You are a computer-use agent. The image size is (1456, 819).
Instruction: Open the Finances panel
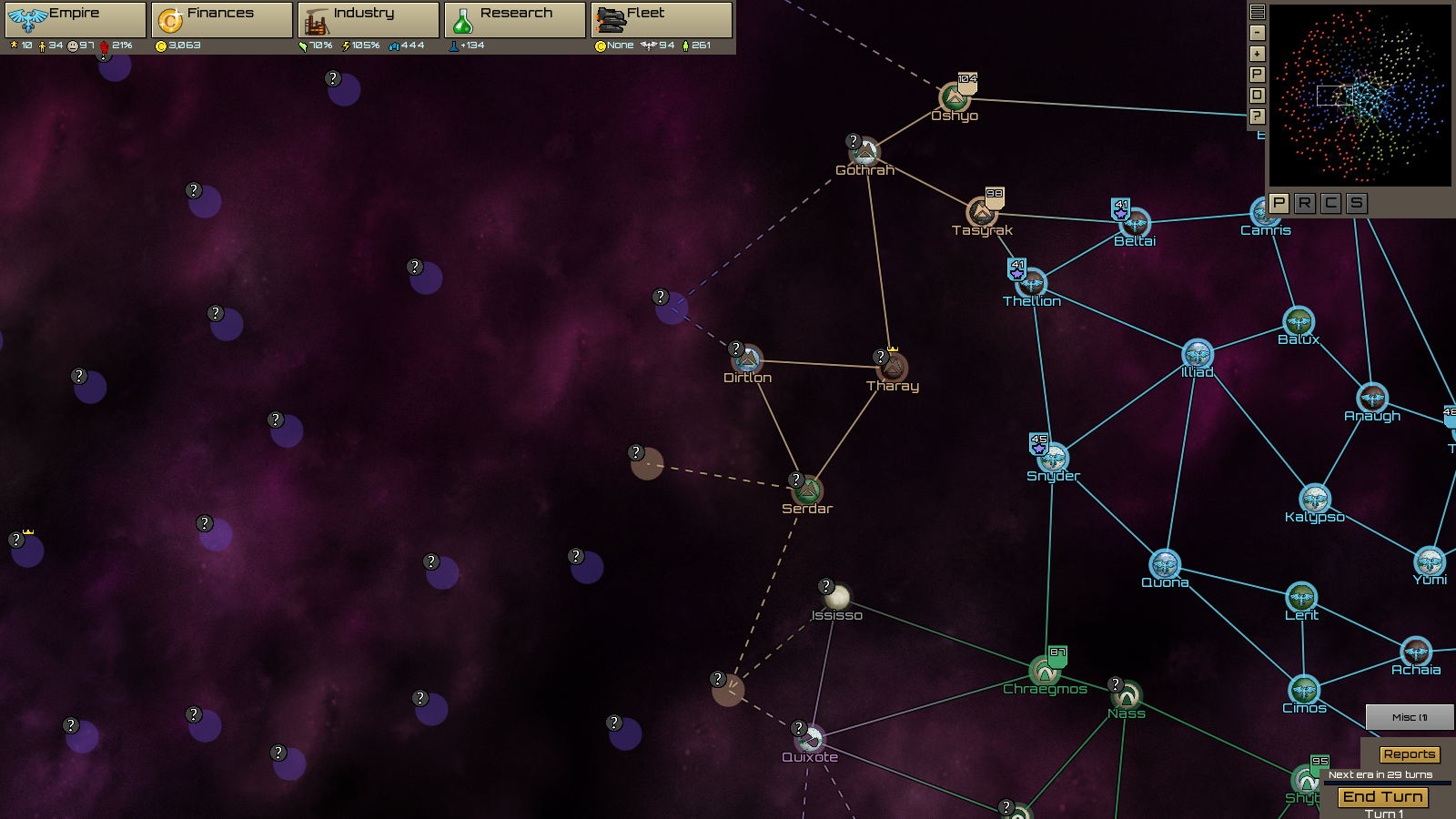222,19
